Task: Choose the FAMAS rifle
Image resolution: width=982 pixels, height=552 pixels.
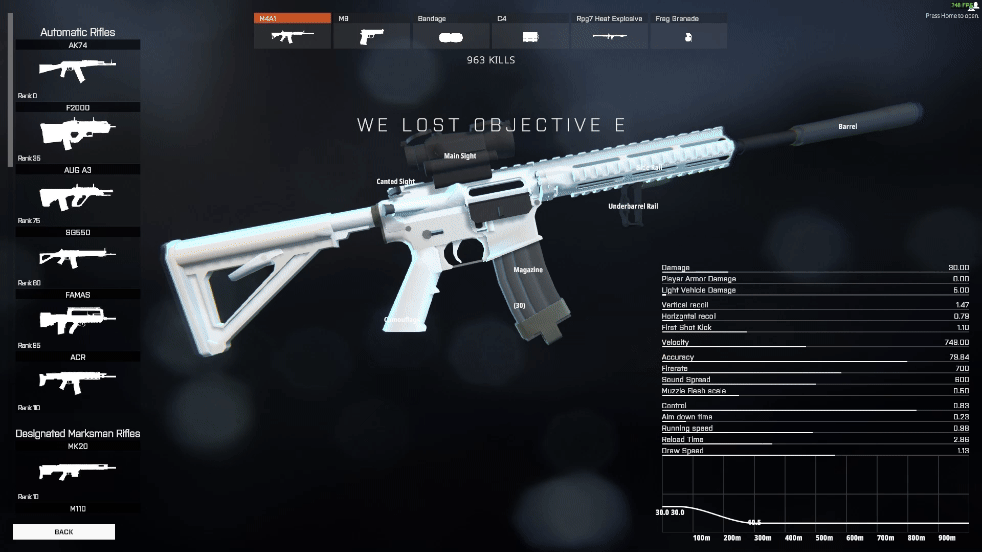Action: [x=77, y=319]
